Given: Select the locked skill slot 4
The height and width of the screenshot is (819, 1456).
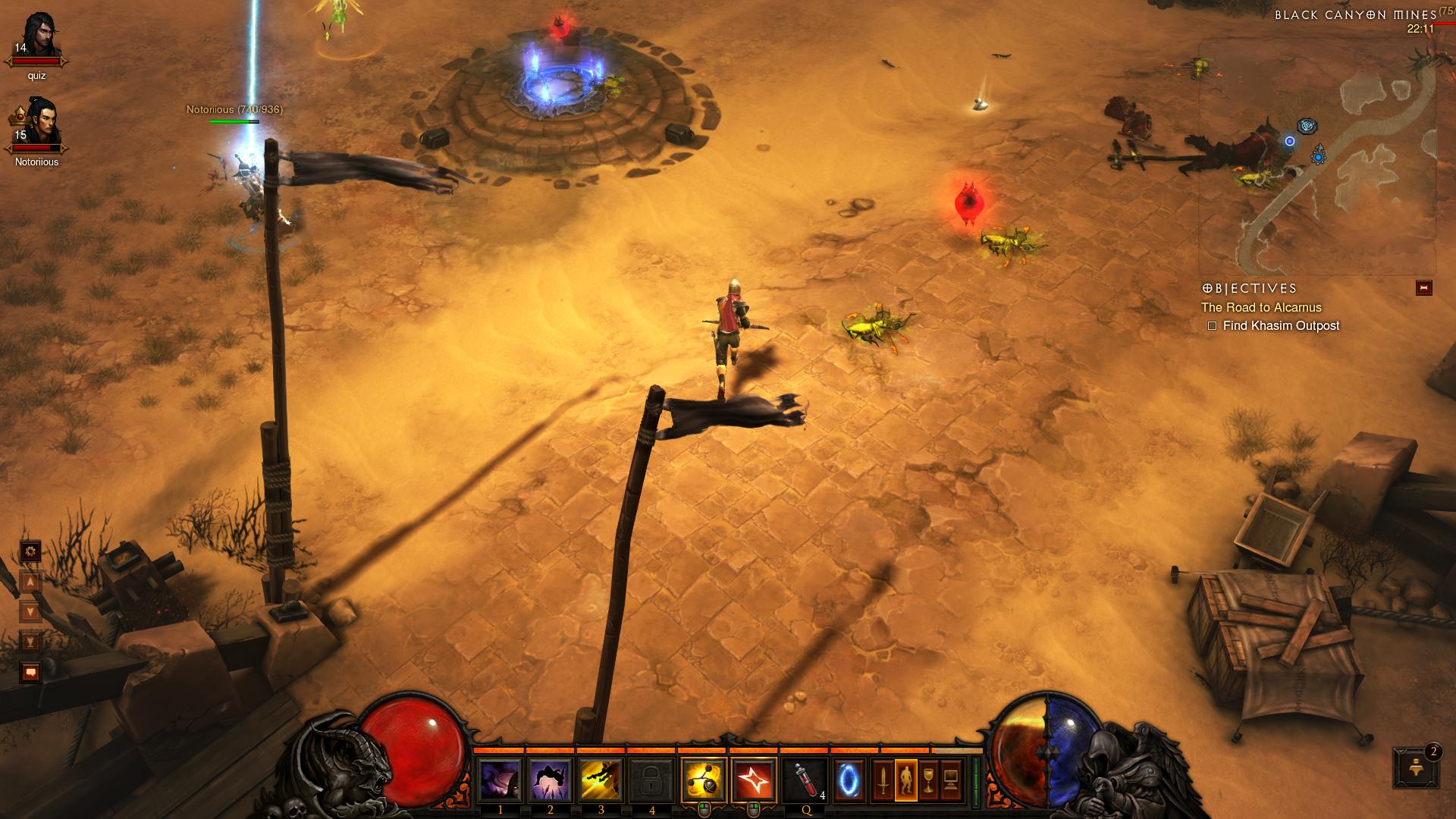Looking at the screenshot, I should 652,780.
